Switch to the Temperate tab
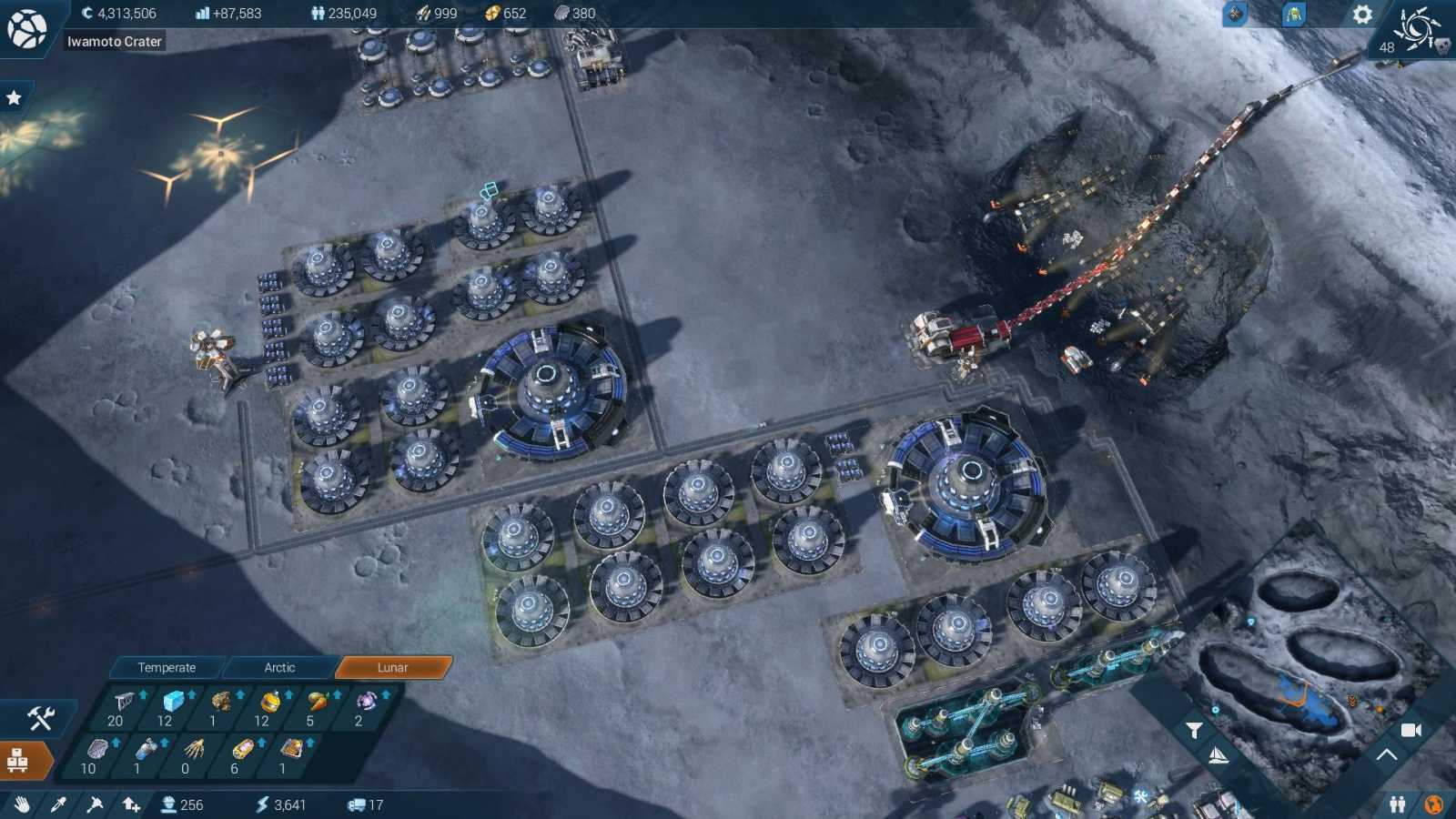 (x=167, y=667)
